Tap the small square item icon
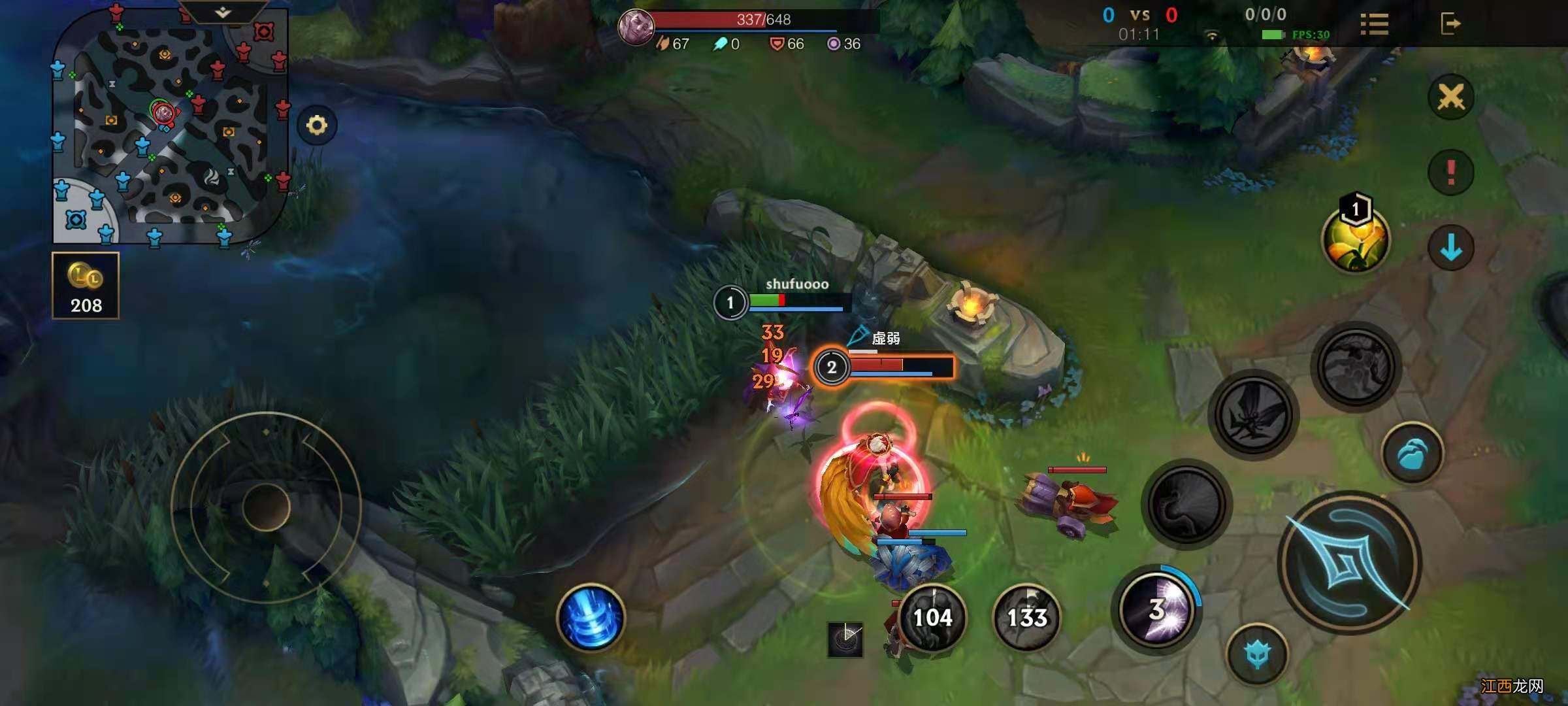Image resolution: width=1568 pixels, height=706 pixels. pos(845,638)
